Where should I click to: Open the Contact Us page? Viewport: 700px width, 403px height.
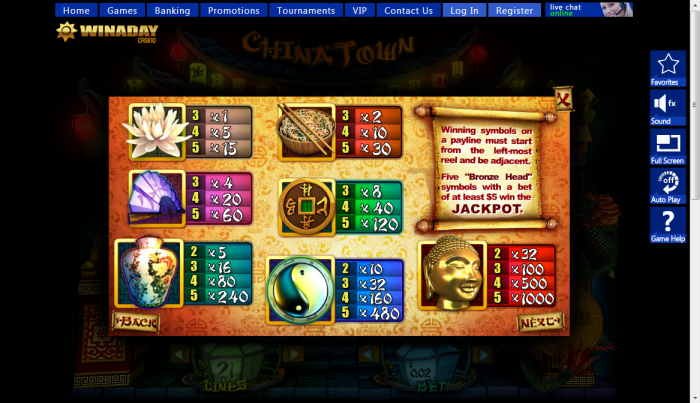point(408,10)
